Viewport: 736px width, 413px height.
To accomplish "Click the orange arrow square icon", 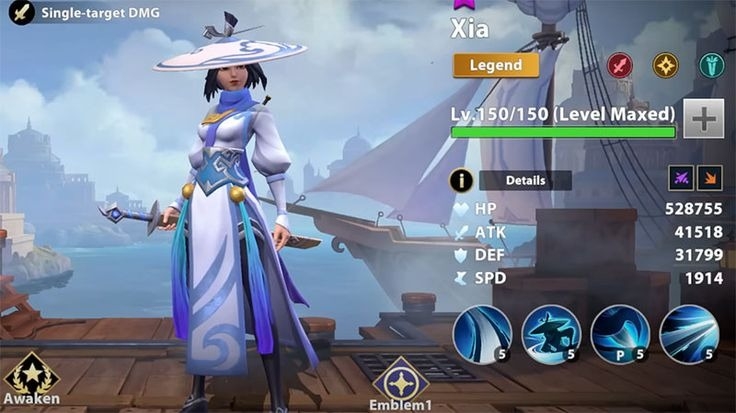I will coord(709,178).
